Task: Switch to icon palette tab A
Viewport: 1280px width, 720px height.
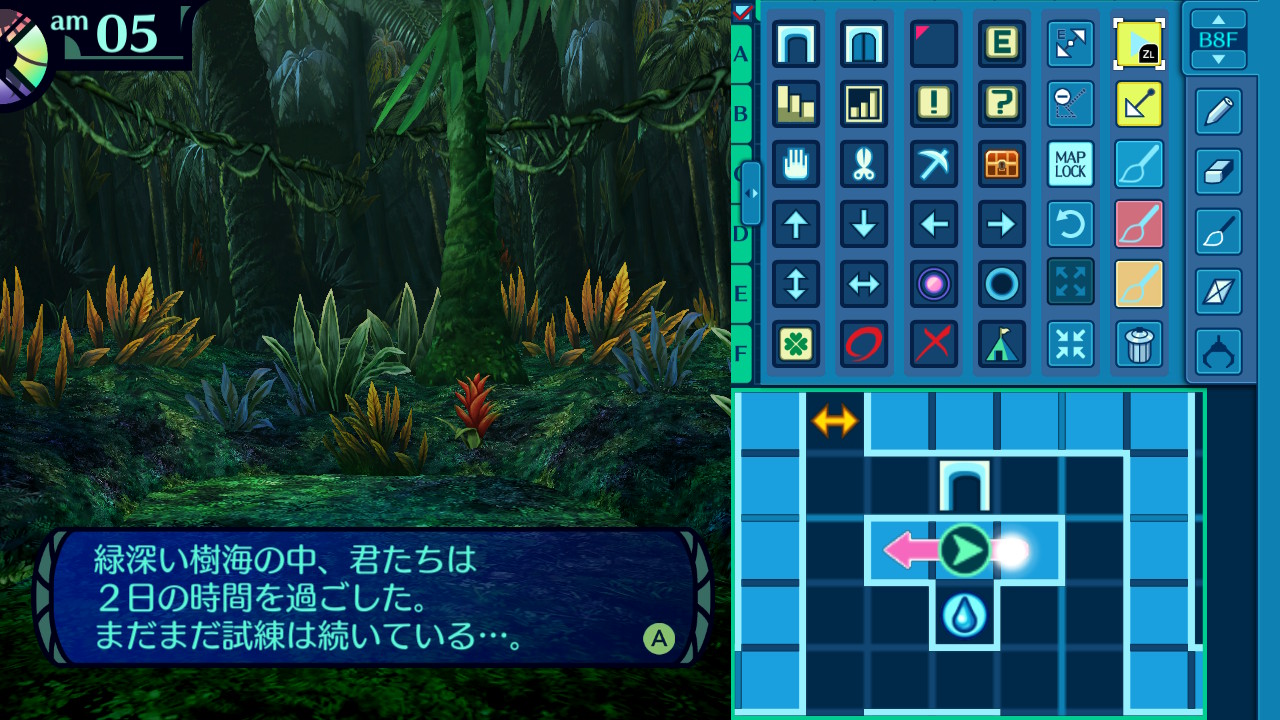Action: (741, 54)
